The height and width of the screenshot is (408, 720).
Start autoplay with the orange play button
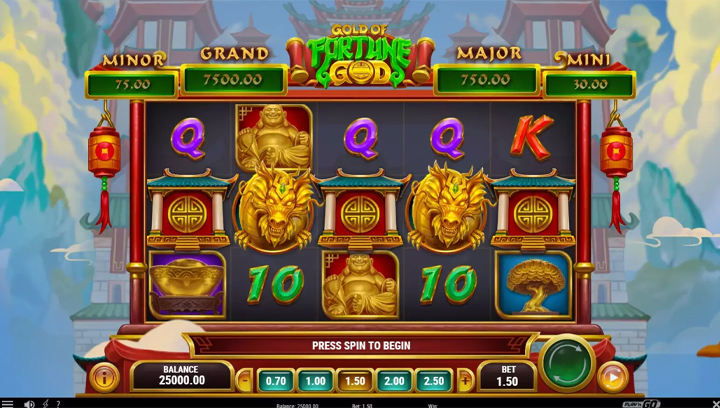612,377
